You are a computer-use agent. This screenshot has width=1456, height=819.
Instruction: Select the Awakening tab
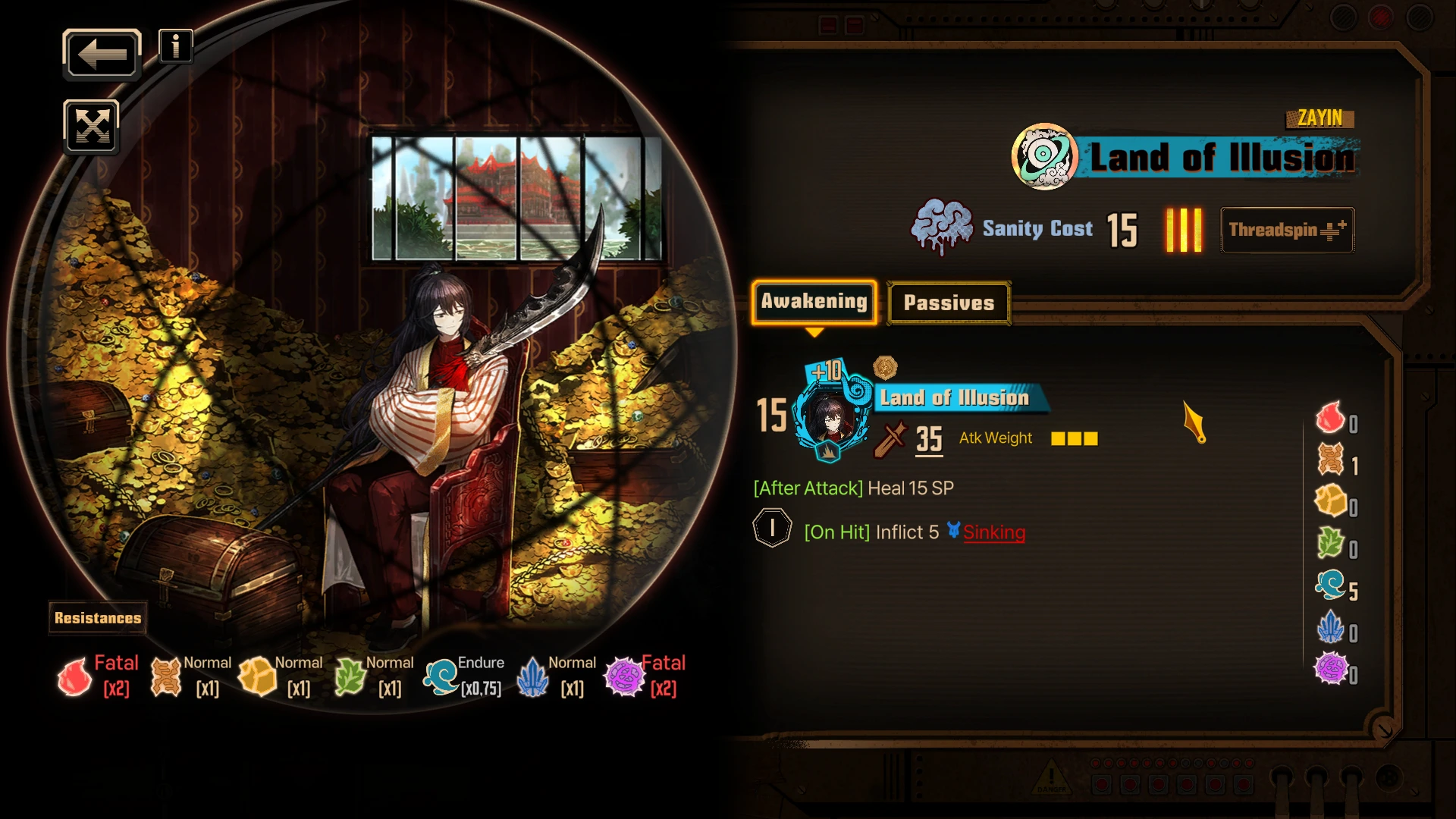pos(814,302)
